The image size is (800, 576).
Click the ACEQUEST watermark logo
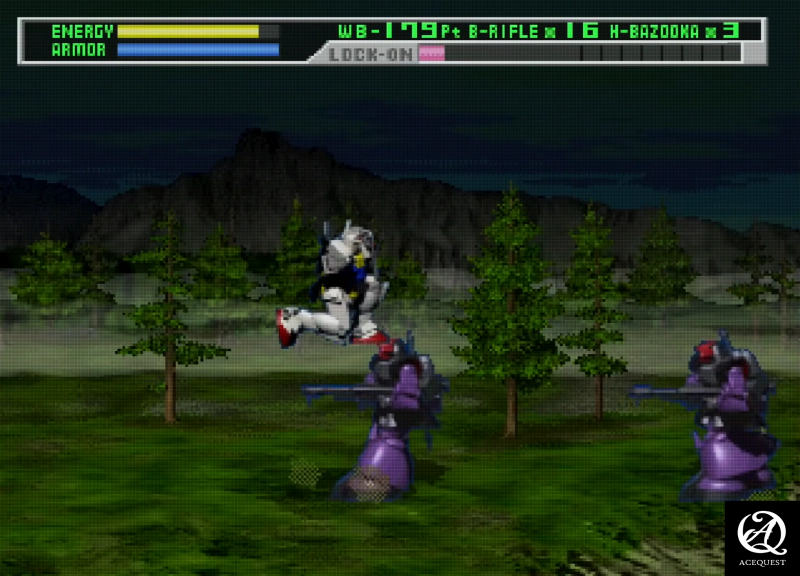[x=762, y=538]
